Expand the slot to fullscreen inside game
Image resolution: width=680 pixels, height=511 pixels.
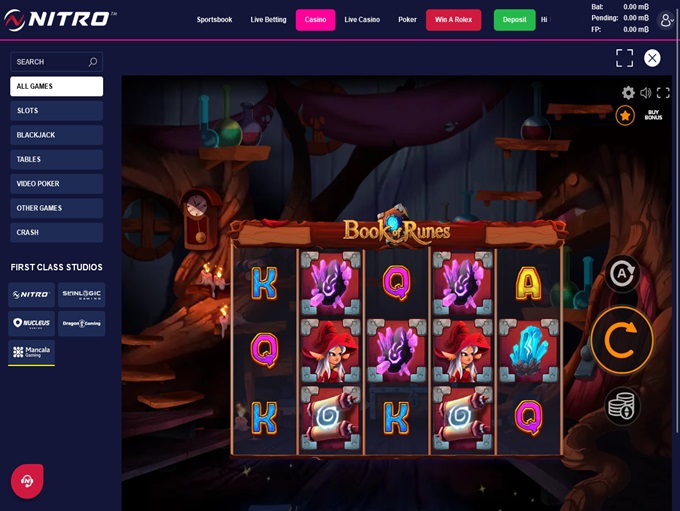click(663, 93)
